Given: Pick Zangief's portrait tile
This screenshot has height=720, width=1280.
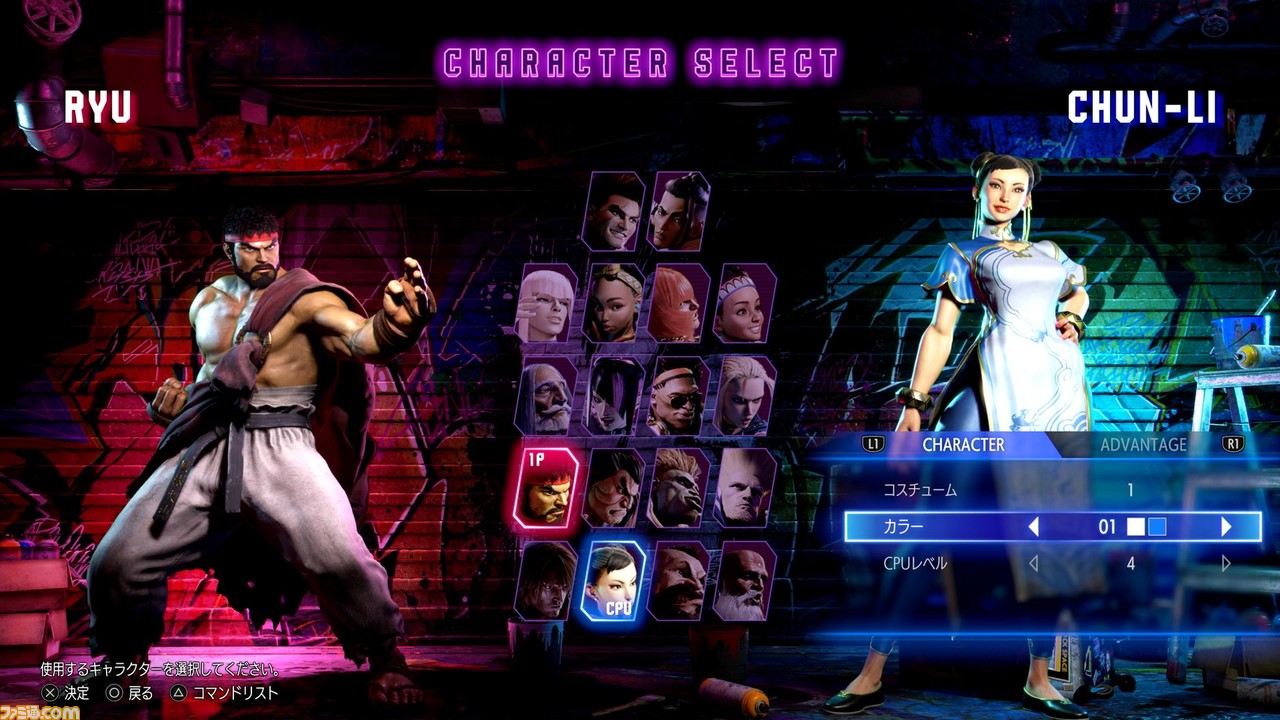Looking at the screenshot, I should point(679,579).
